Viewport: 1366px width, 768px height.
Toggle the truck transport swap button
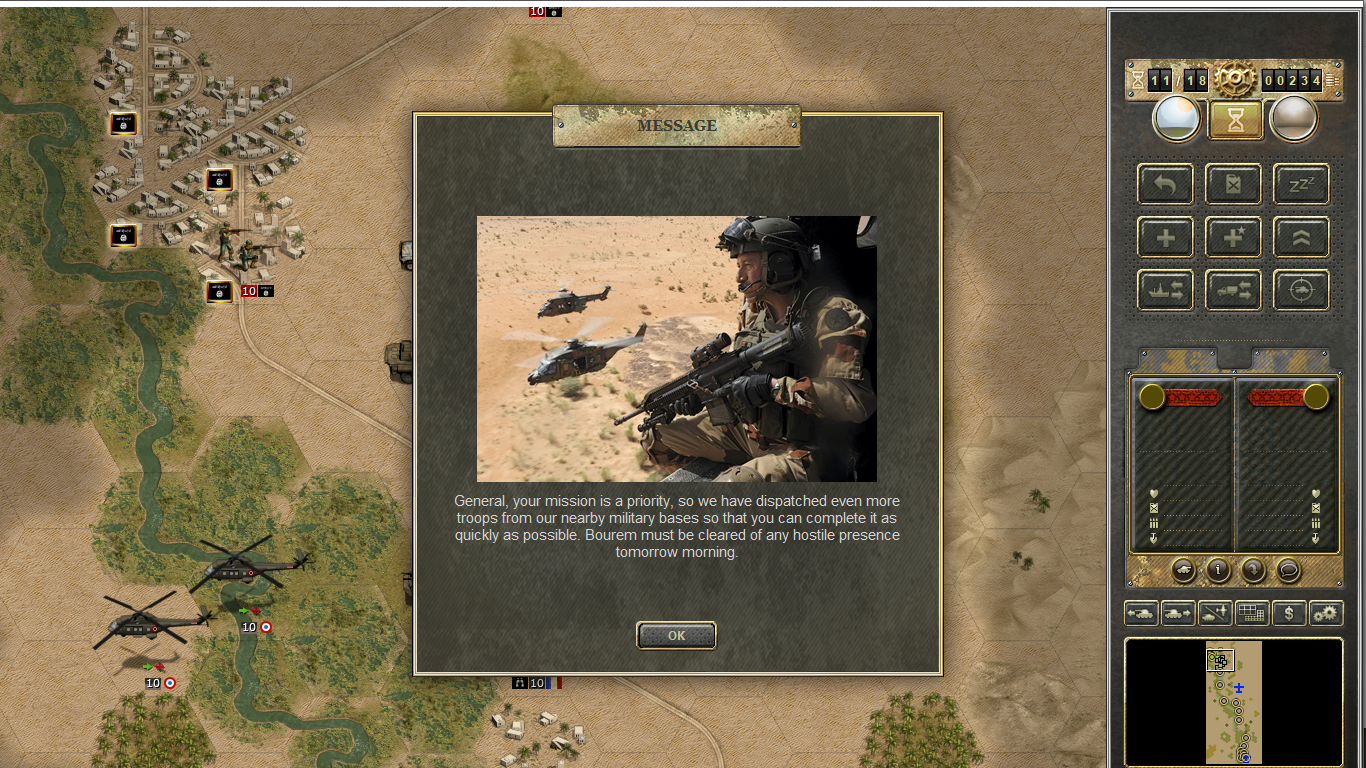click(x=1233, y=291)
